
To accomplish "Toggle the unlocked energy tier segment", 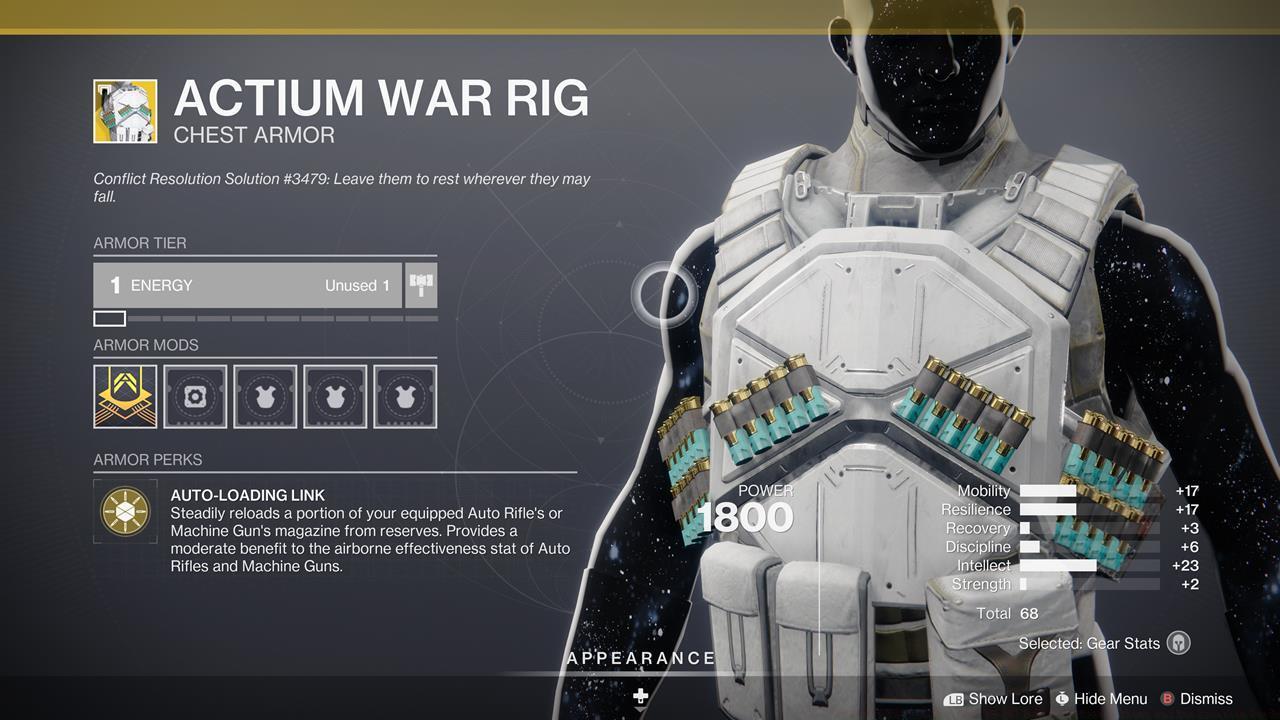I will pyautogui.click(x=108, y=318).
